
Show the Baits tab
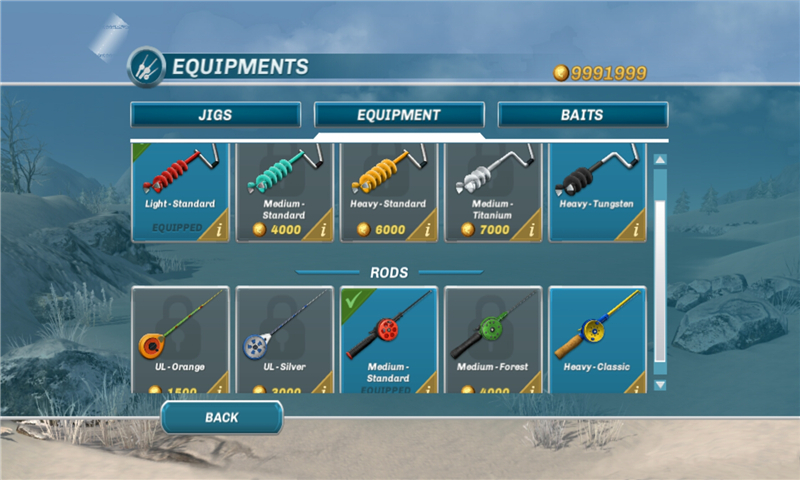point(582,115)
